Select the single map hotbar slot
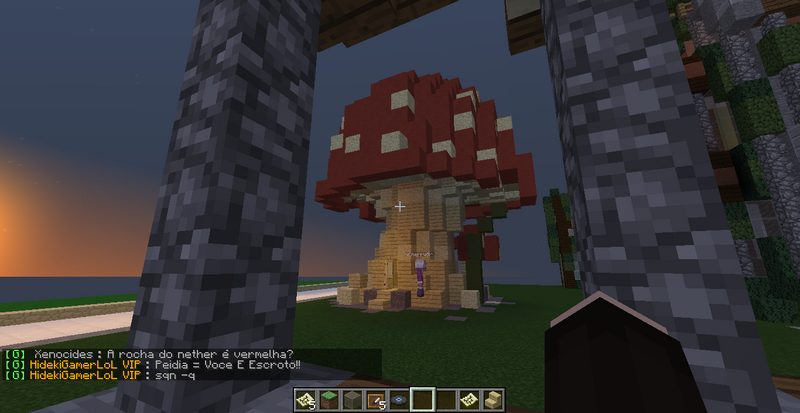 click(x=470, y=401)
